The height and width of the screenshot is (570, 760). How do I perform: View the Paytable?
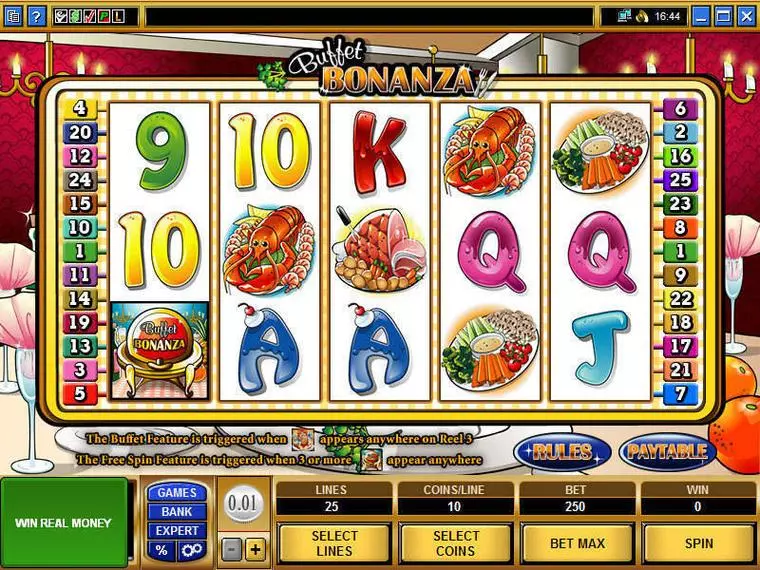point(667,452)
